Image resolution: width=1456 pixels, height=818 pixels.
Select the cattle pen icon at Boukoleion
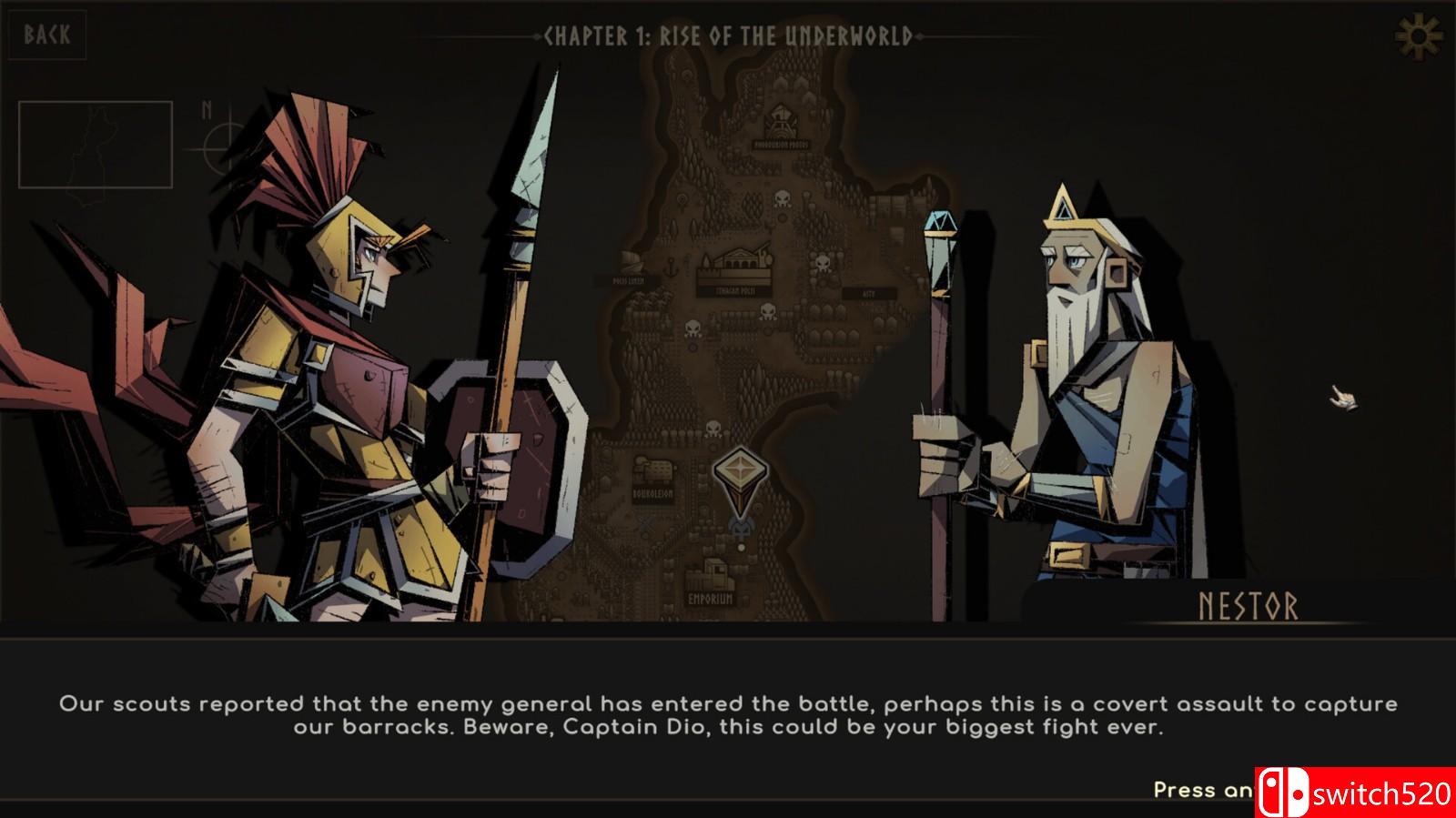(x=652, y=467)
